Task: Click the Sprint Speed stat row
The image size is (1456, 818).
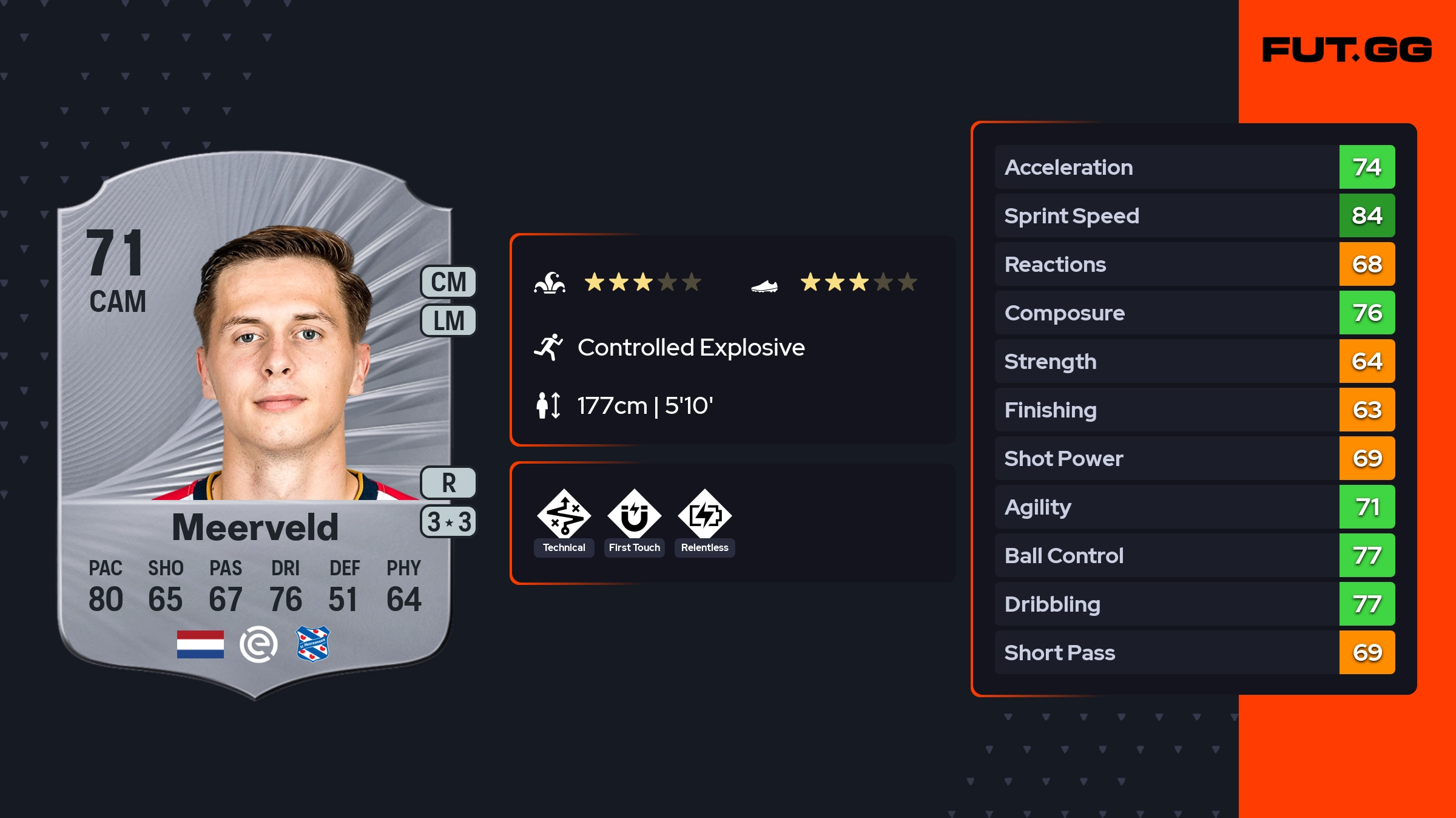Action: pos(1194,216)
